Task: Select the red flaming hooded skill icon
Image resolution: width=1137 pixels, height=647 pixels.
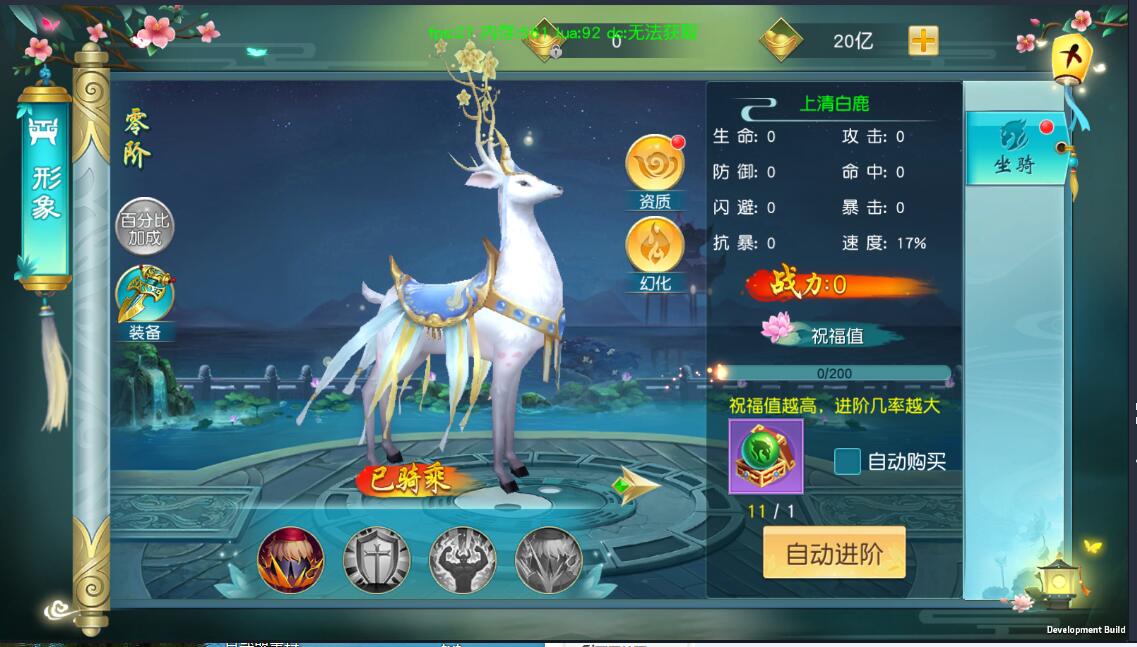Action: pyautogui.click(x=291, y=560)
